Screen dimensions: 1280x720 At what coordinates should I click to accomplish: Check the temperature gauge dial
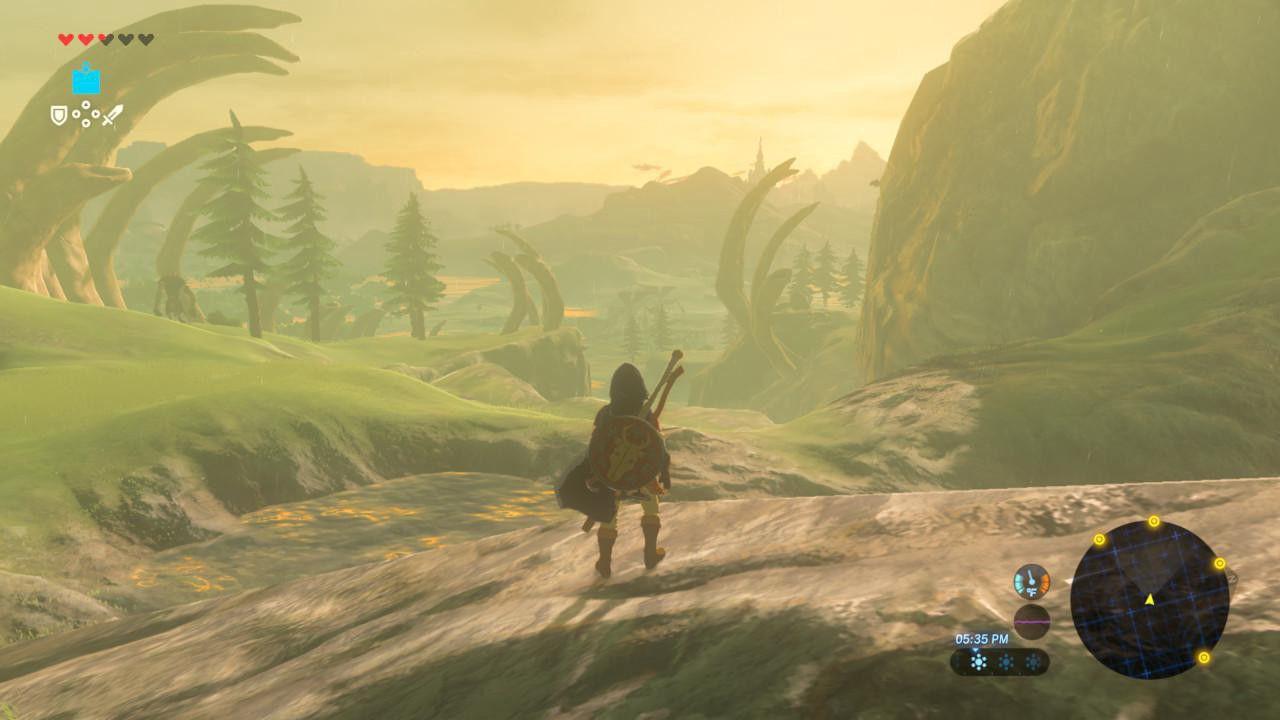coord(1031,581)
